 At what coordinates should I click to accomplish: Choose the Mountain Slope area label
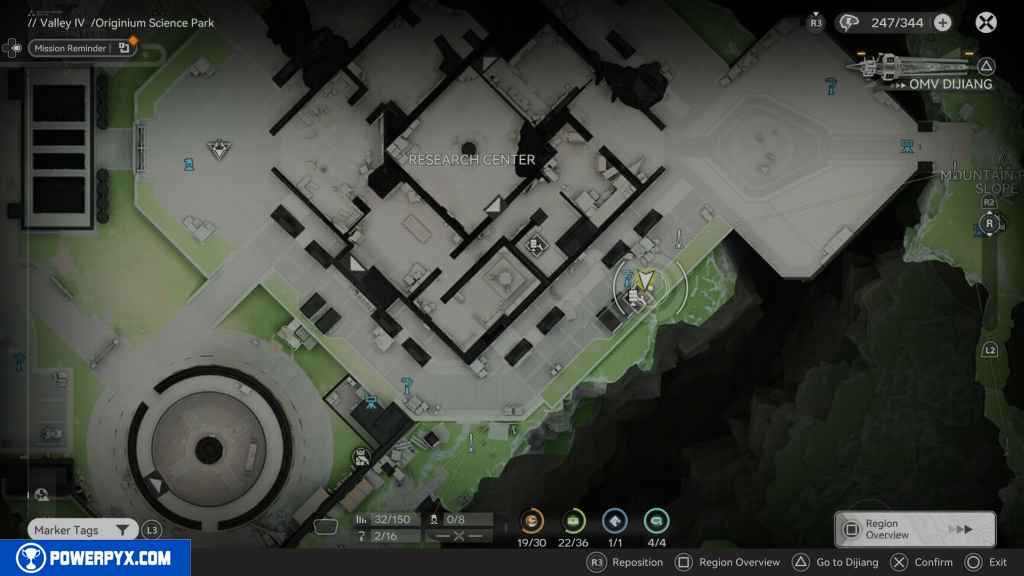point(982,182)
